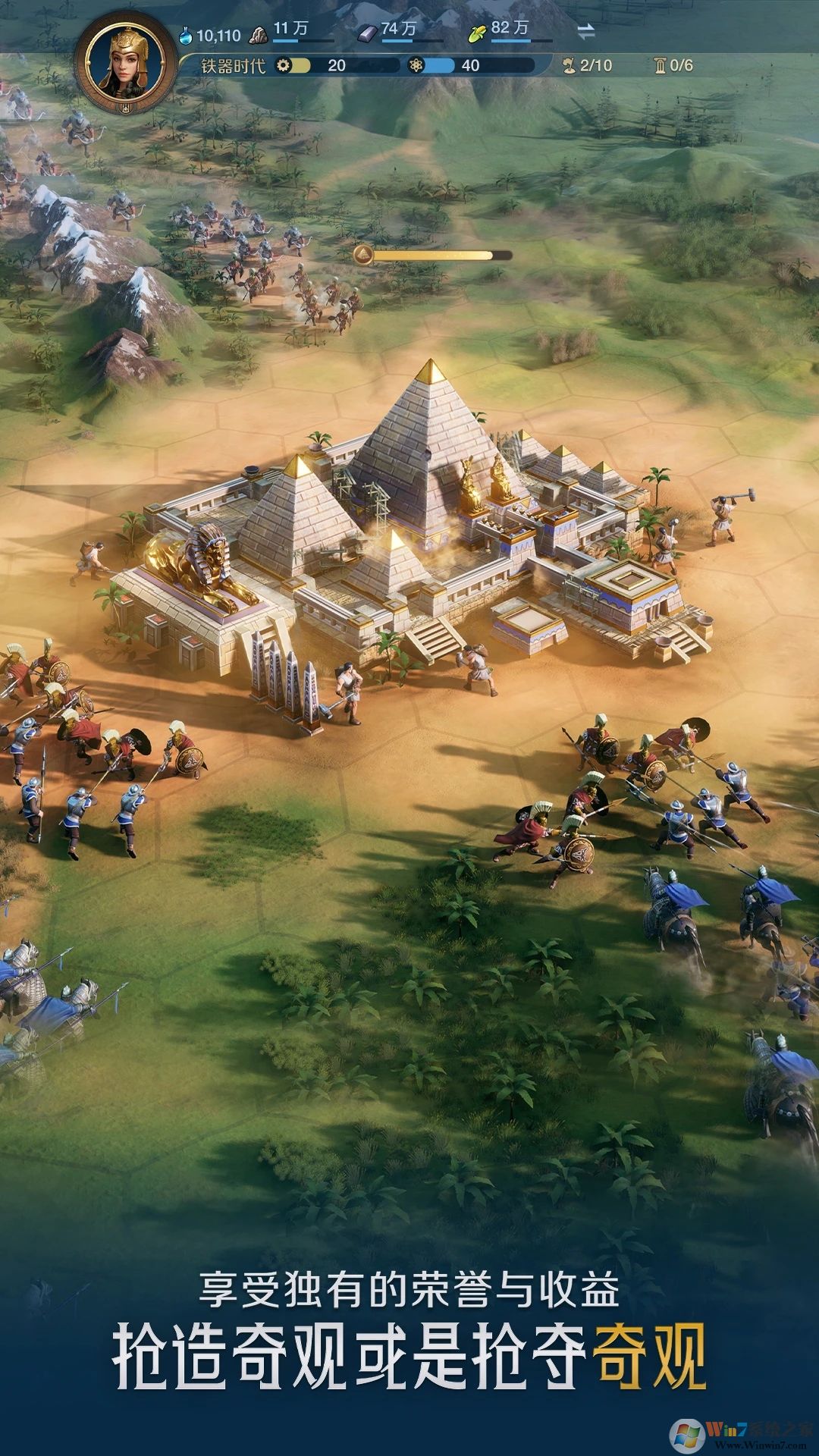The width and height of the screenshot is (819, 1456).
Task: Tap the resource swap arrows icon
Action: [x=585, y=32]
